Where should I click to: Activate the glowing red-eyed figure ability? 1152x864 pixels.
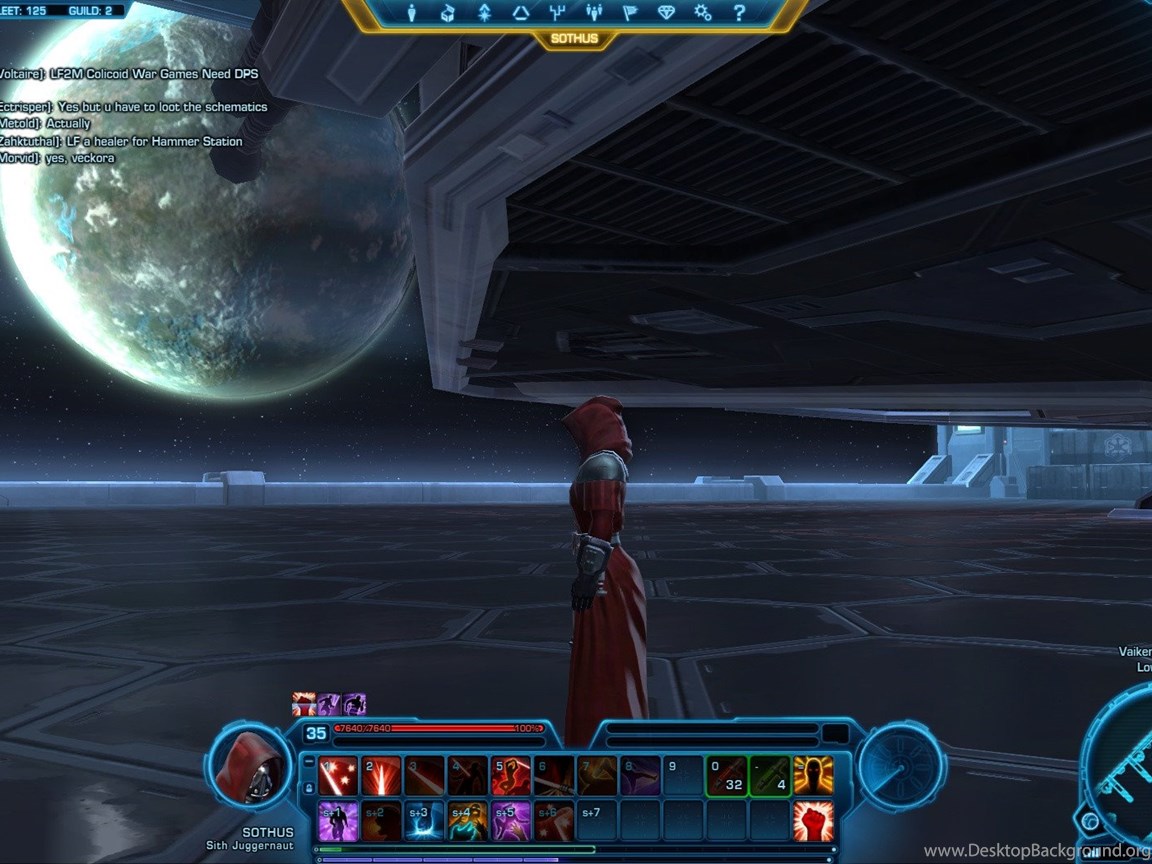[813, 776]
